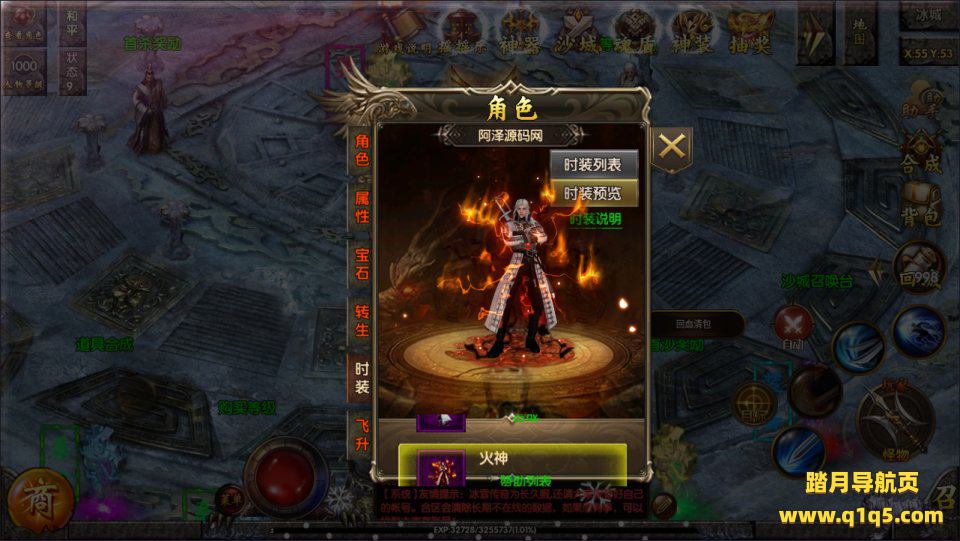Open the 时装说明 costume description link

(596, 219)
